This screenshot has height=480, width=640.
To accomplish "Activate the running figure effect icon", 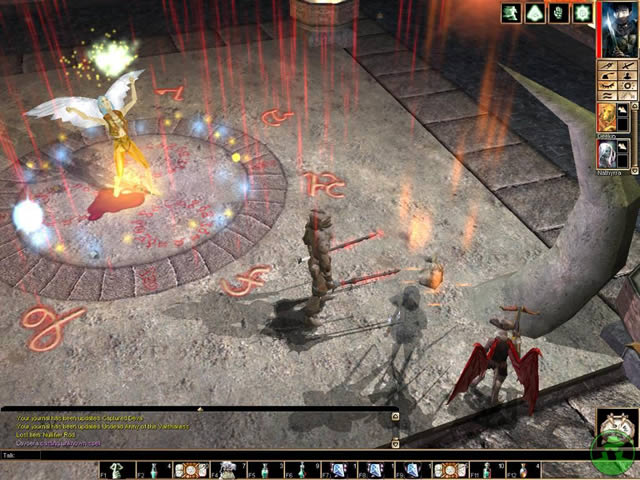I will coord(512,13).
